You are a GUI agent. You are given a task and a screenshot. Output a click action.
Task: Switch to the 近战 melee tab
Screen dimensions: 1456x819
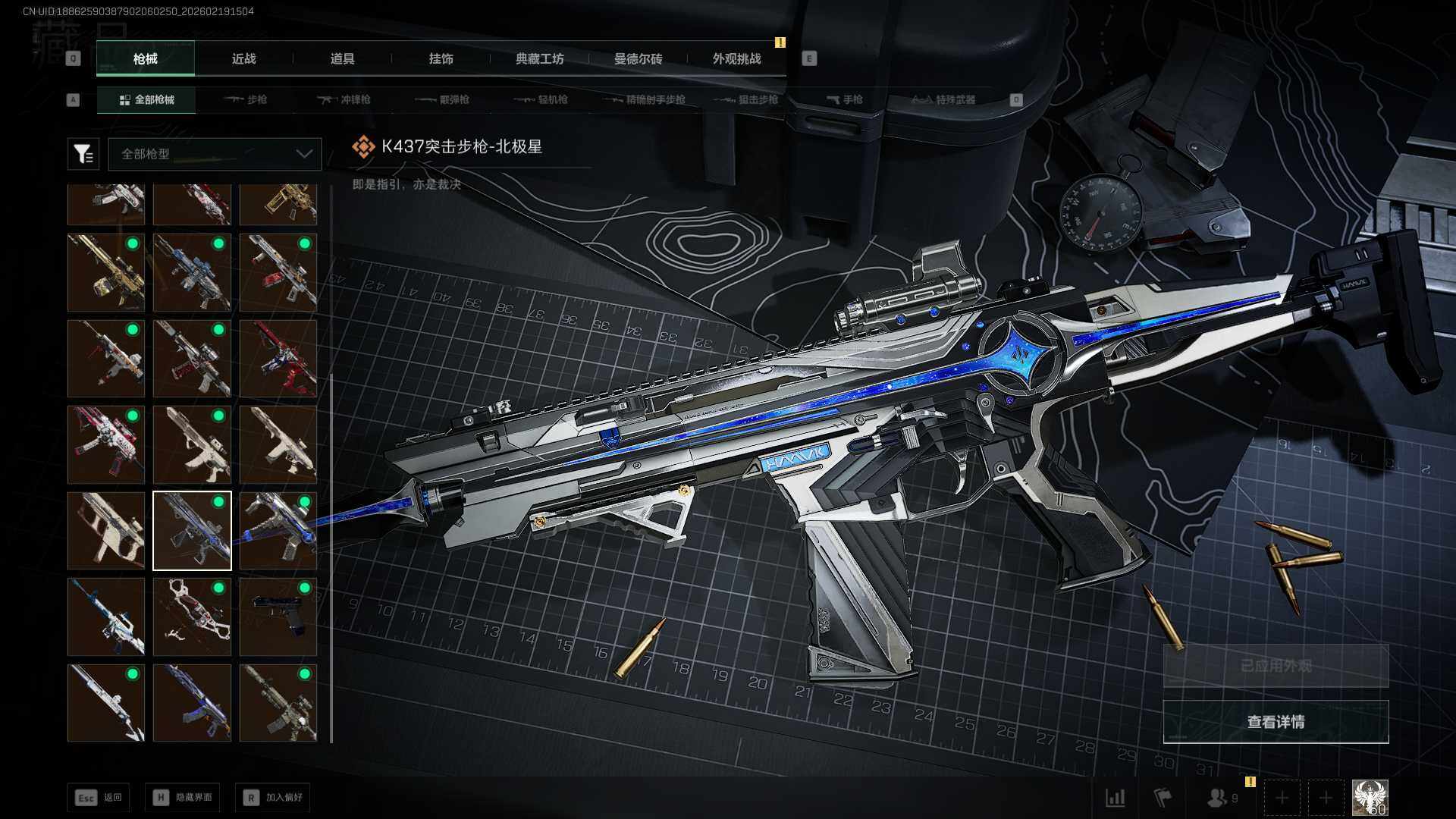click(243, 59)
